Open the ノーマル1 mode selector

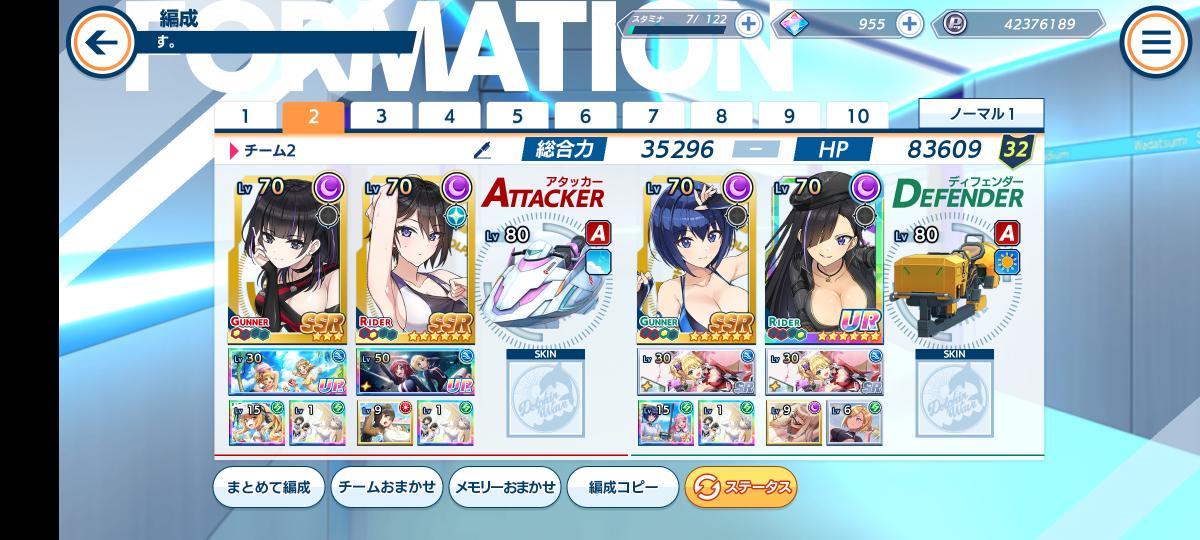click(x=981, y=113)
